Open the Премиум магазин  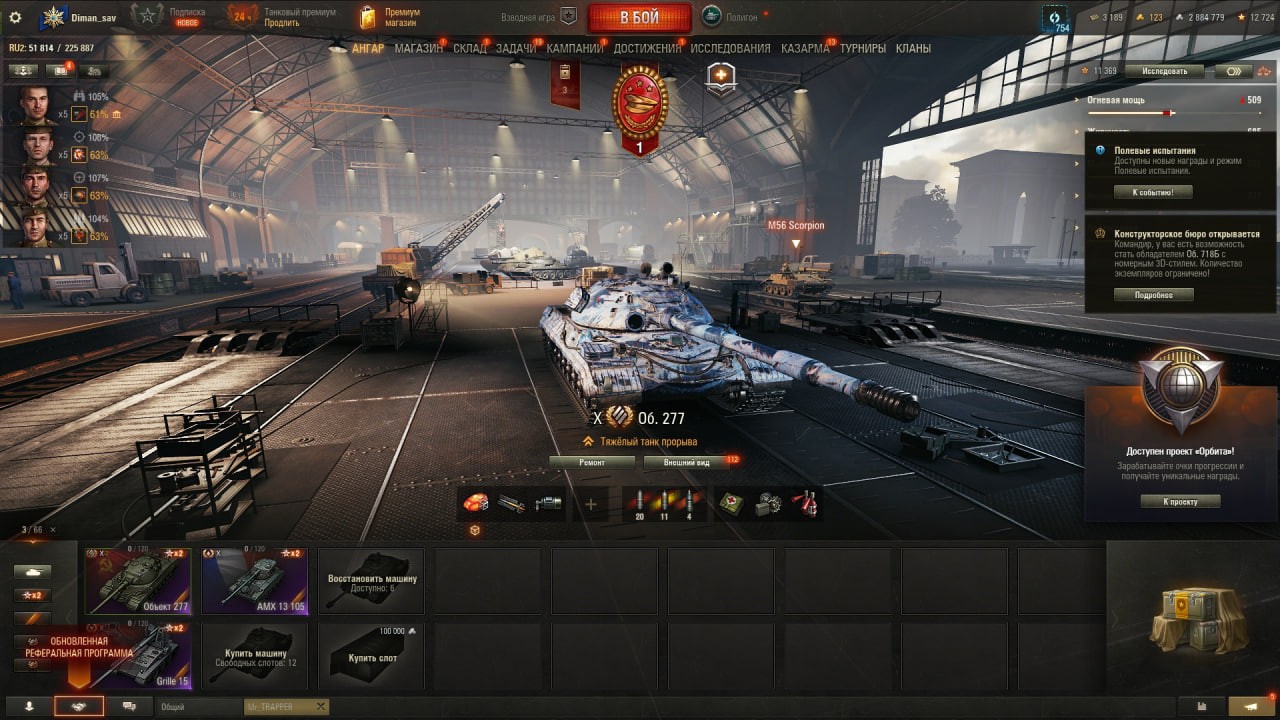click(390, 17)
